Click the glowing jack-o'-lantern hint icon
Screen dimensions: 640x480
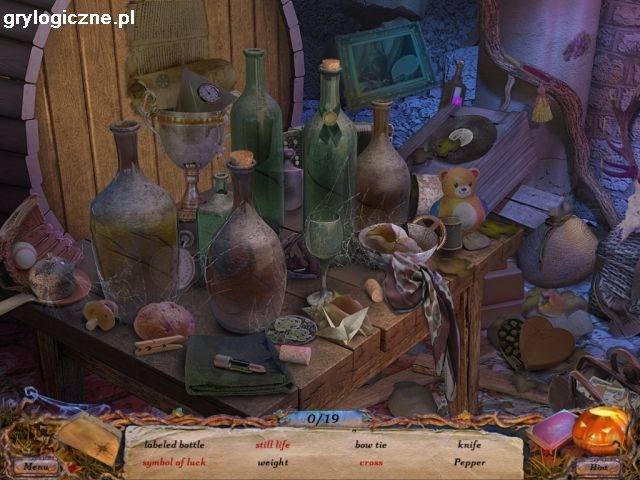(600, 430)
